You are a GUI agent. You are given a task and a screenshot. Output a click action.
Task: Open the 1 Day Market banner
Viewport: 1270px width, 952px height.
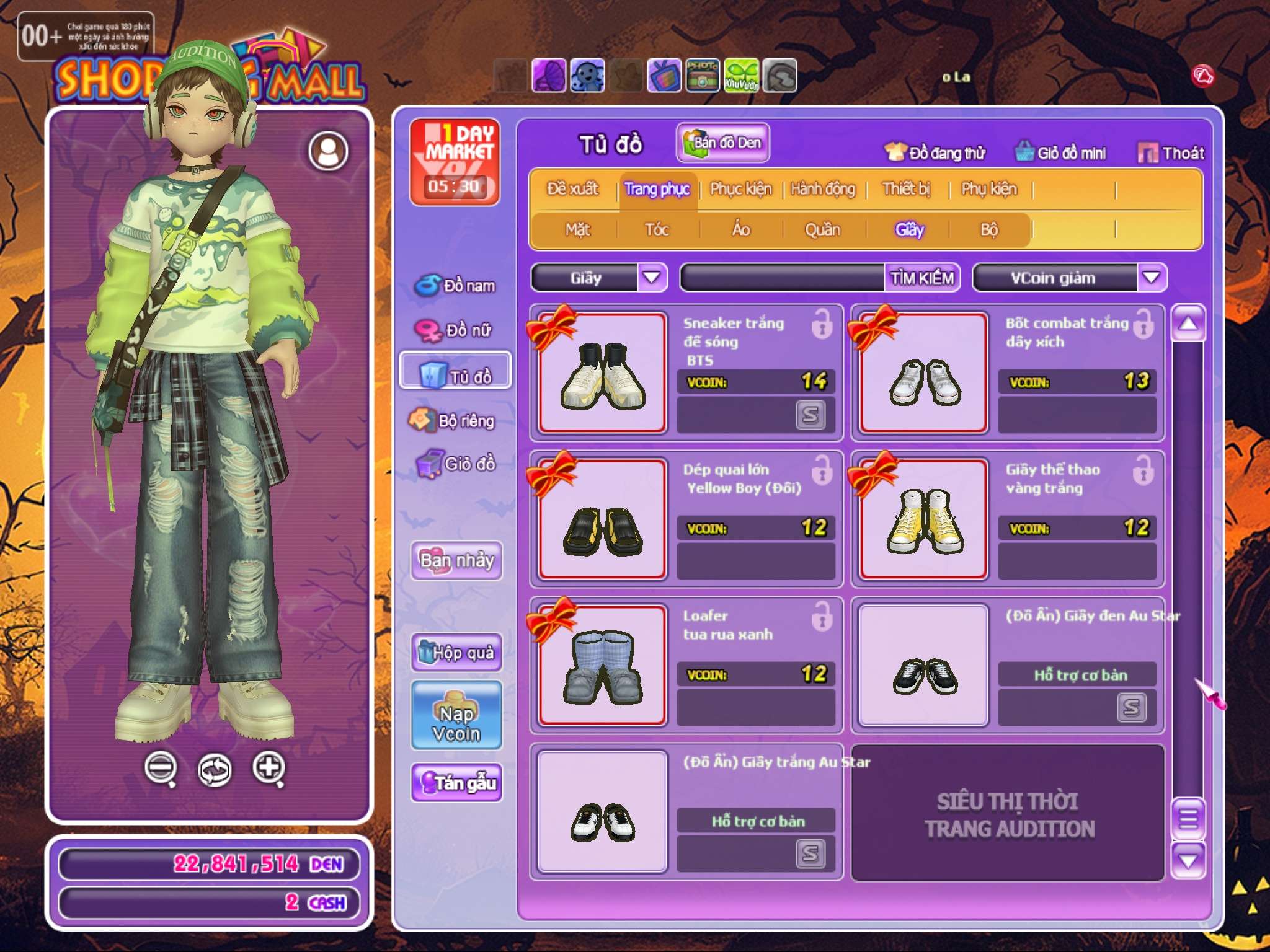click(455, 162)
